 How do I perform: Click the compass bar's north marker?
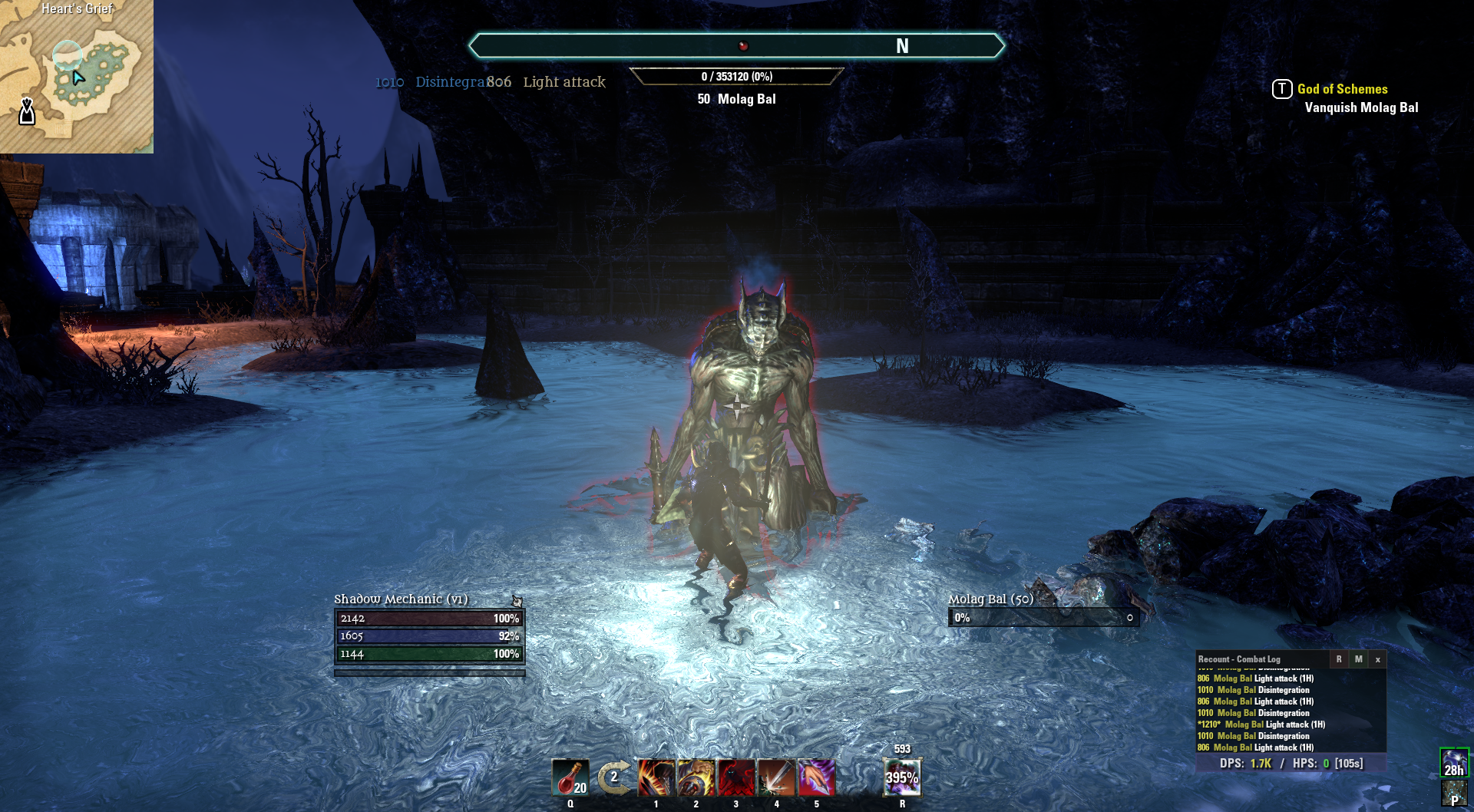[x=902, y=46]
